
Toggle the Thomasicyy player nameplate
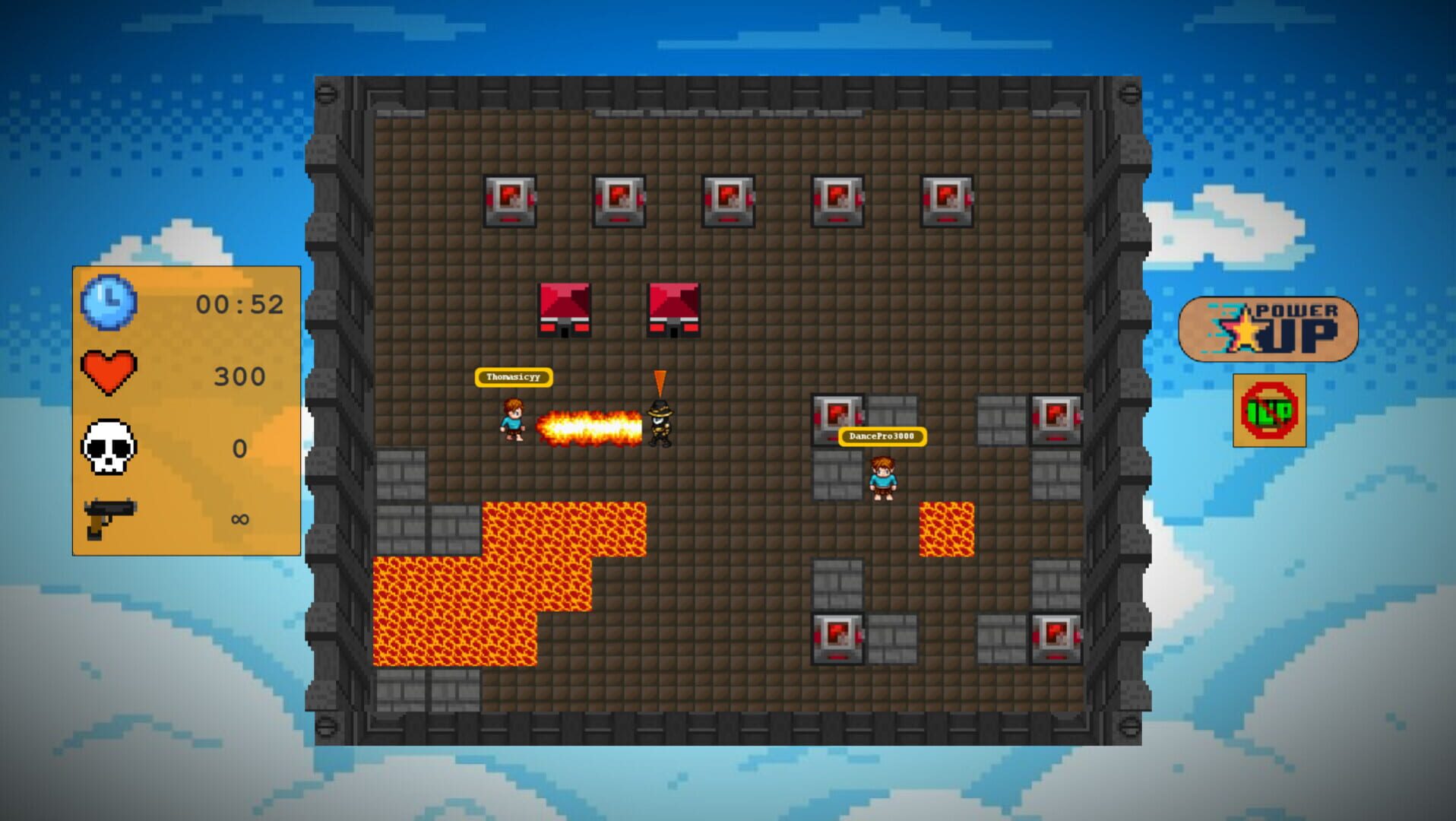point(514,377)
